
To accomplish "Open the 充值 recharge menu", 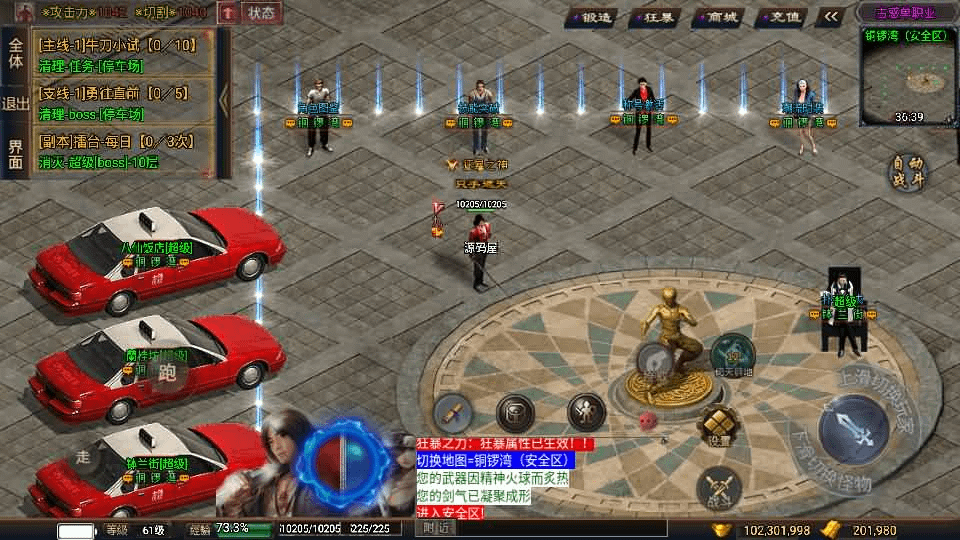I will 782,16.
